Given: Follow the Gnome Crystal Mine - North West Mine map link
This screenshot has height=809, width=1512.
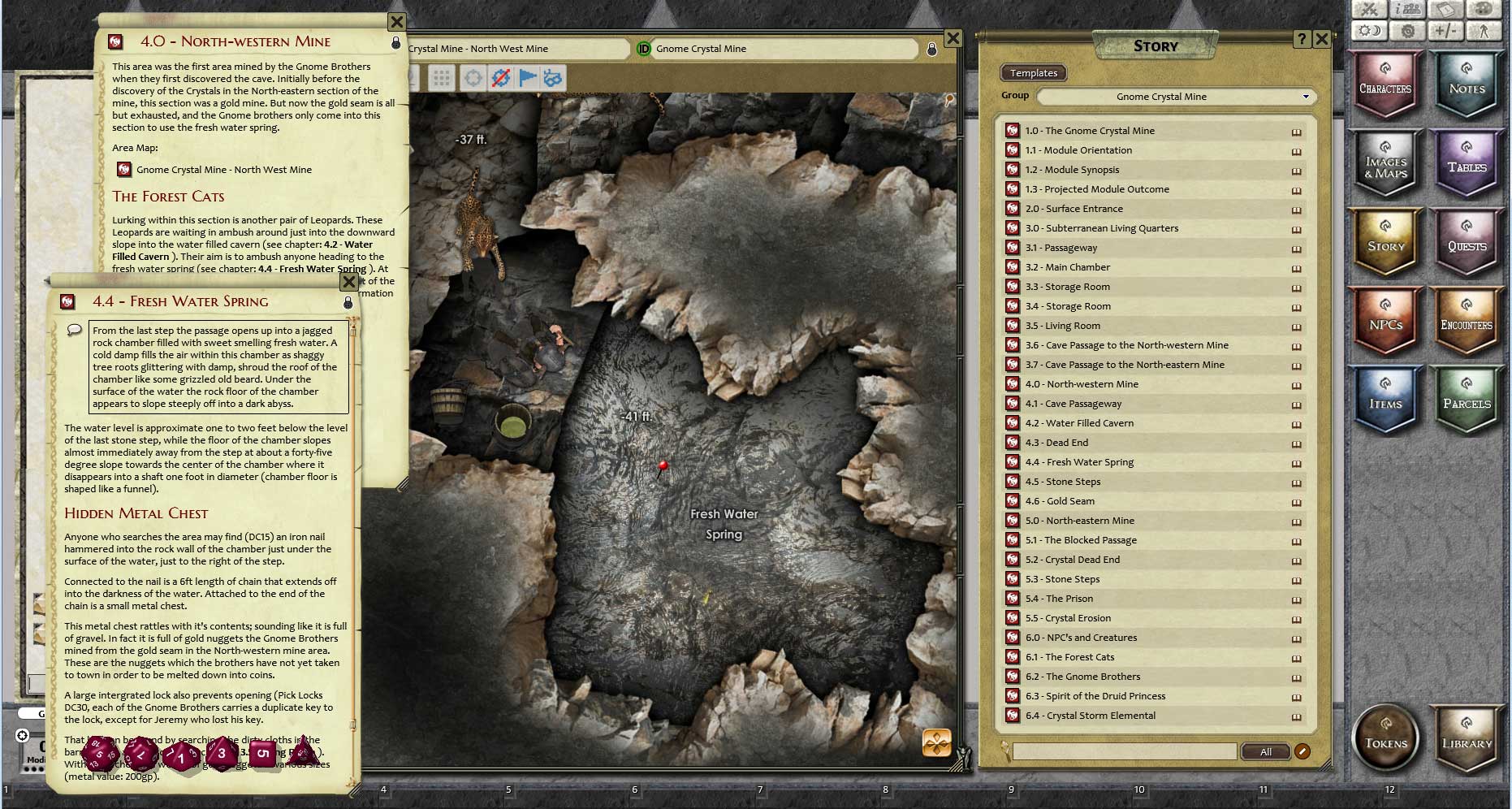Looking at the screenshot, I should tap(223, 170).
